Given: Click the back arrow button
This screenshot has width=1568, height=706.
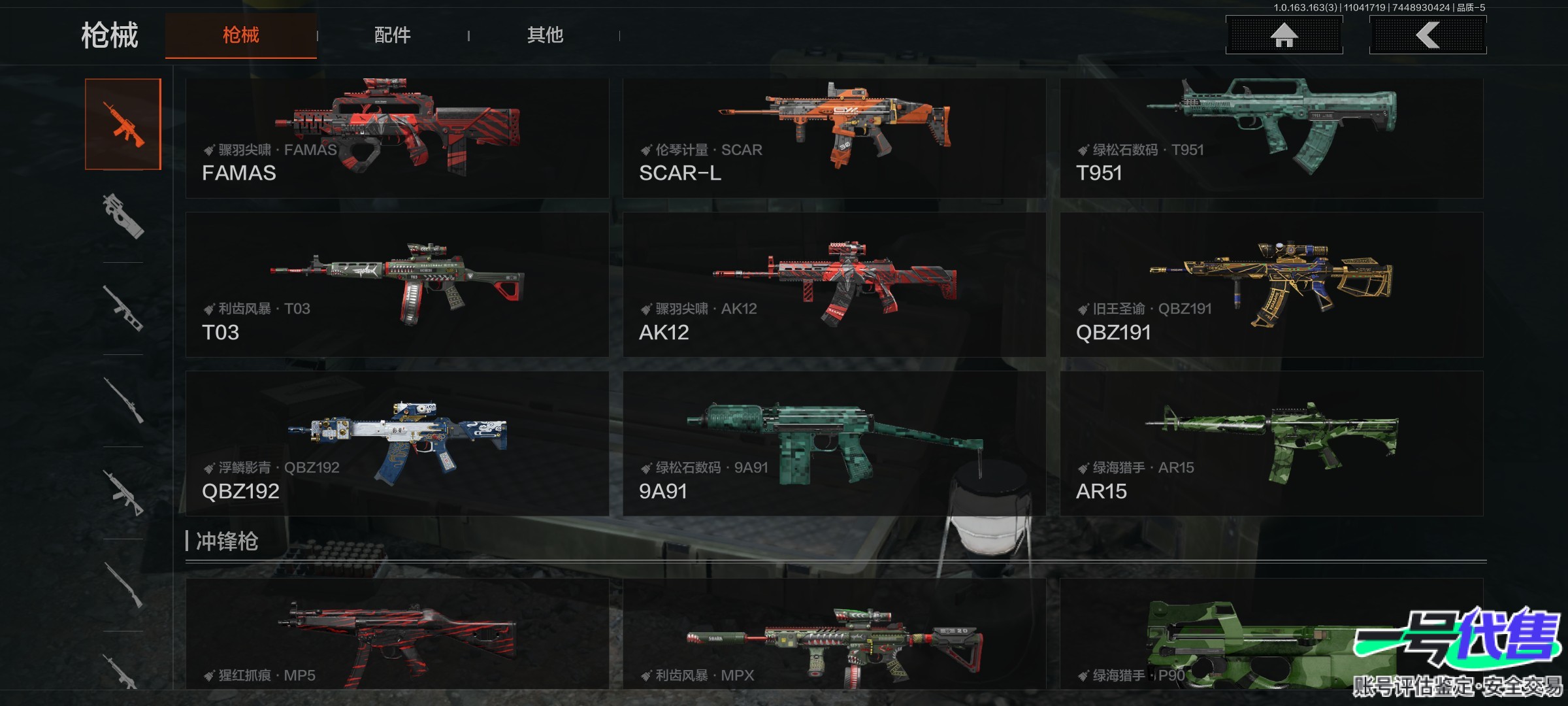Looking at the screenshot, I should point(1428,35).
